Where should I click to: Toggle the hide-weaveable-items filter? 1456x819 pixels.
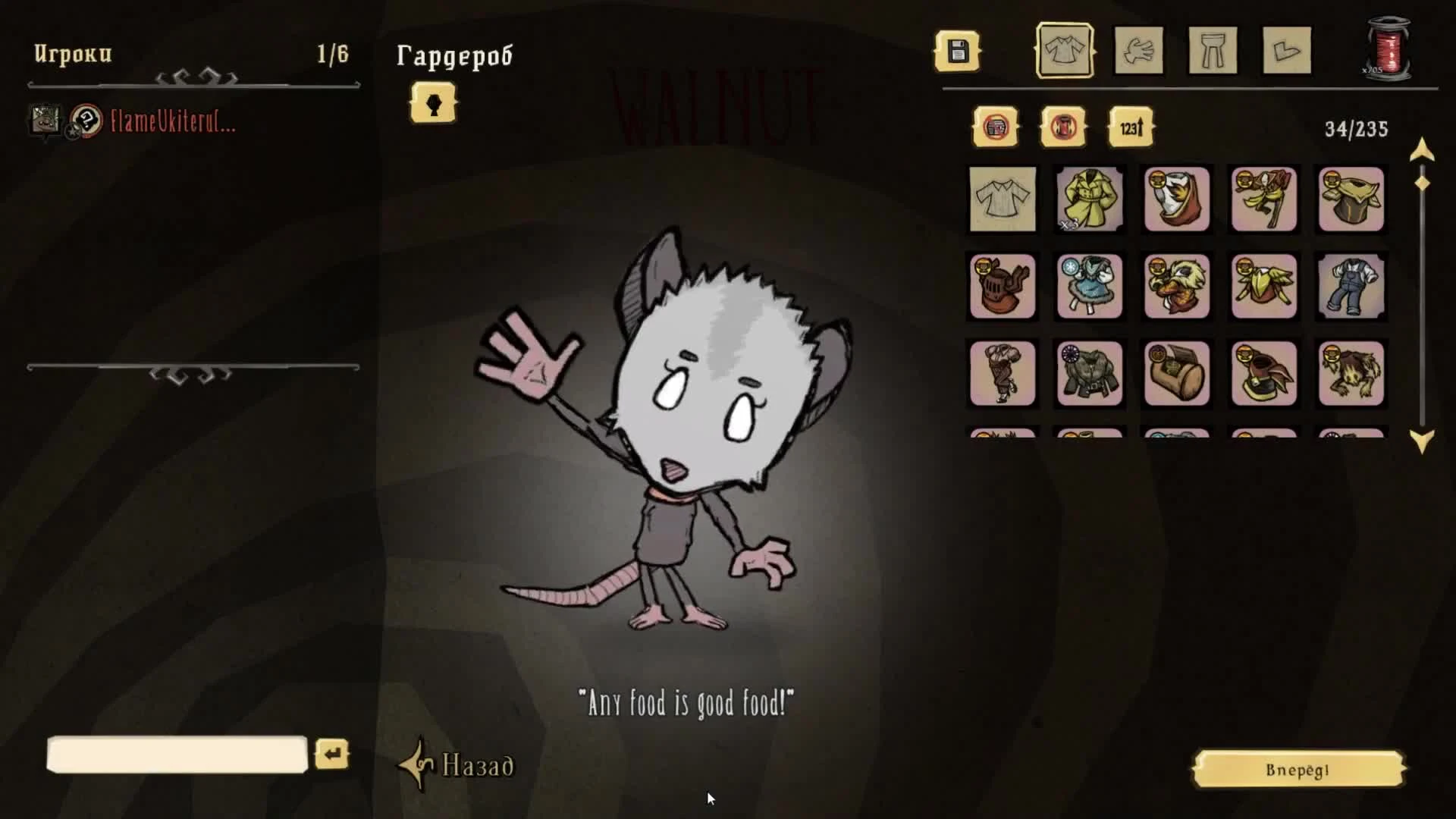pos(1064,127)
